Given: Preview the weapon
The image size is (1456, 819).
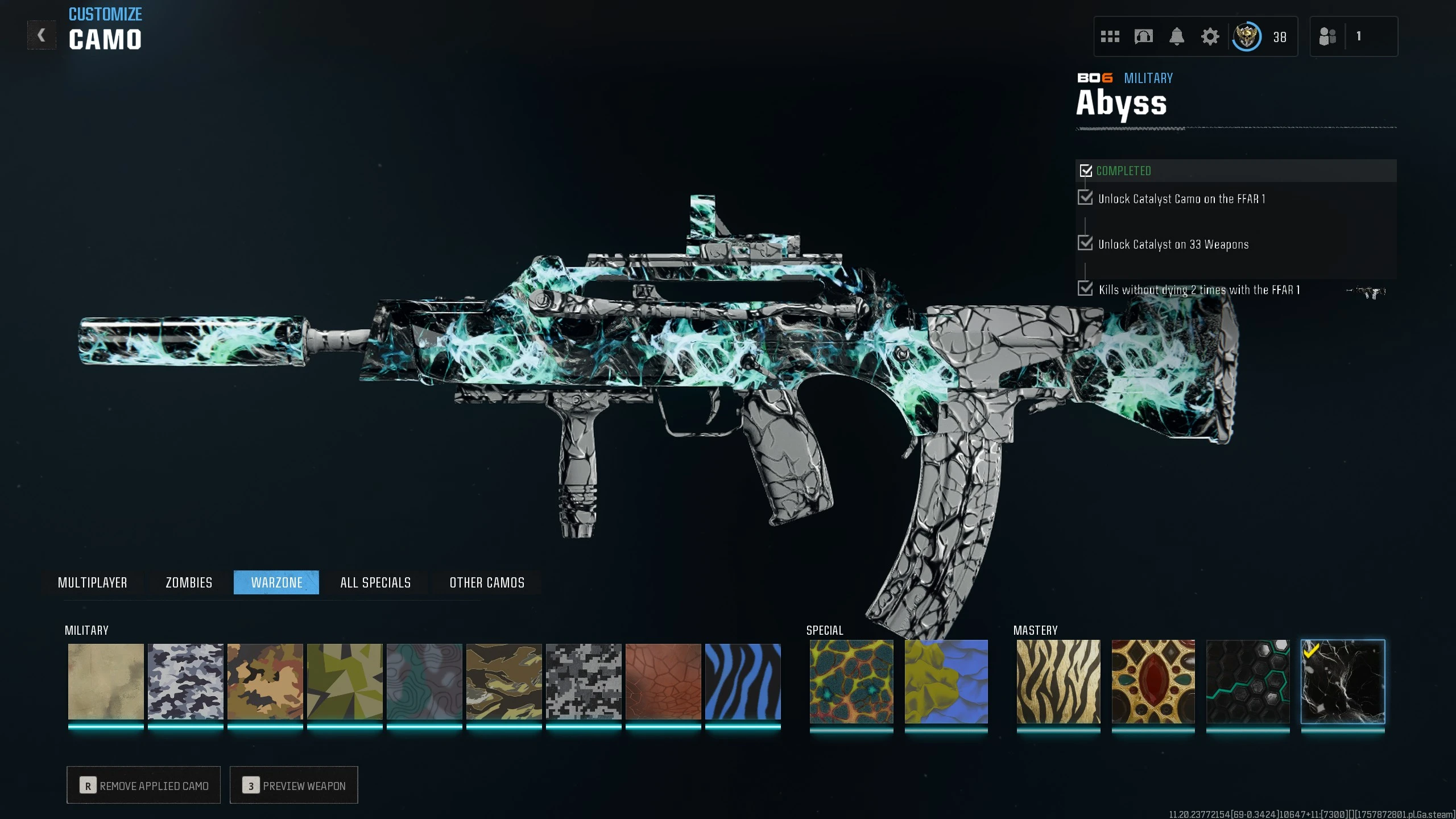Looking at the screenshot, I should click(294, 785).
